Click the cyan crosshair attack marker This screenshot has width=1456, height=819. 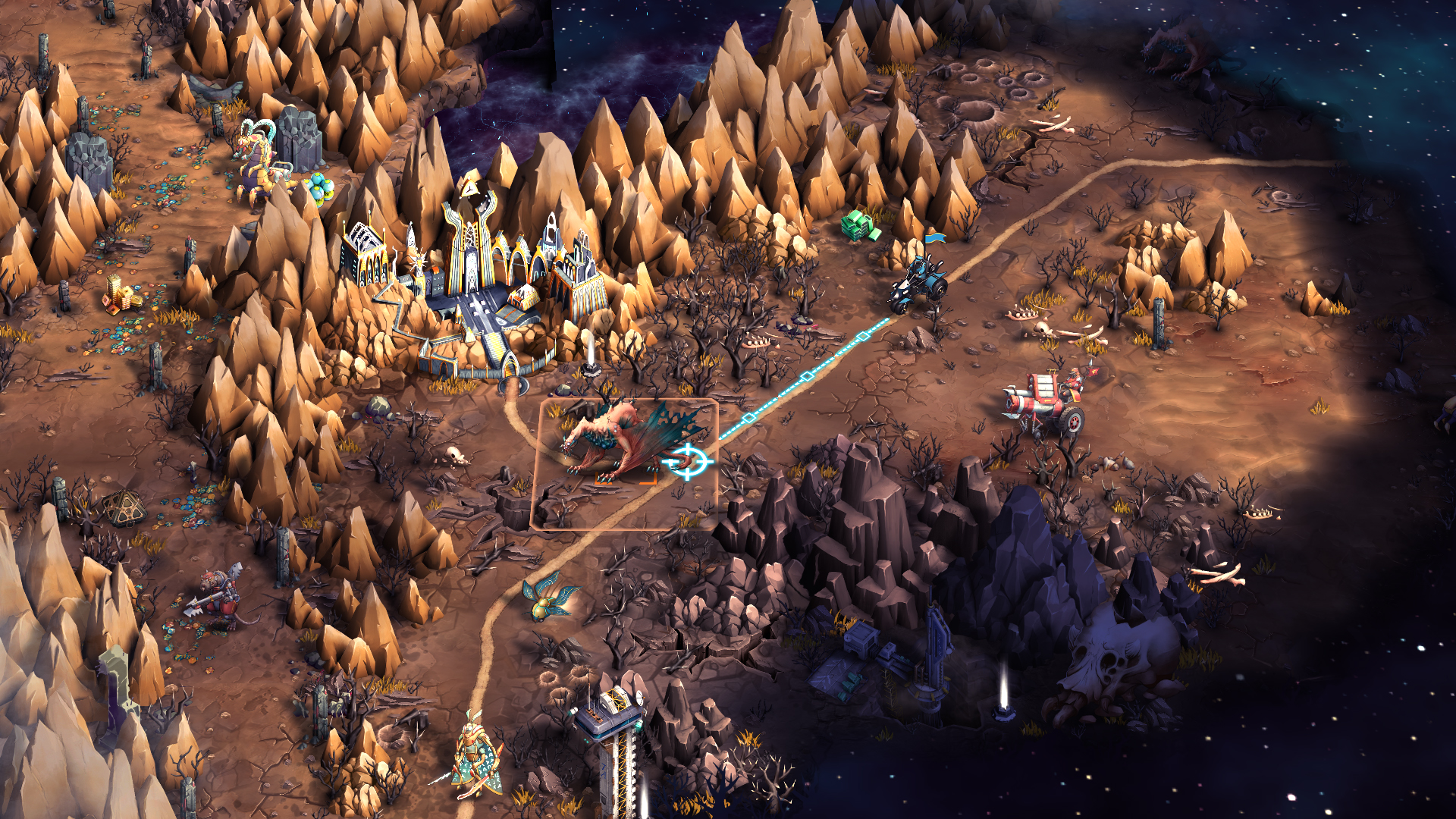[x=688, y=461]
